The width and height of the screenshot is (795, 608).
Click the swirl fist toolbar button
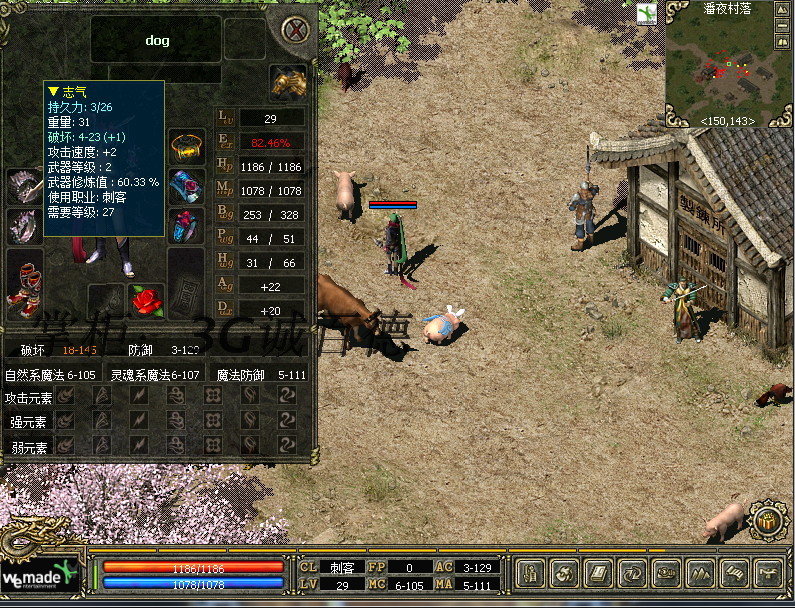coord(564,574)
